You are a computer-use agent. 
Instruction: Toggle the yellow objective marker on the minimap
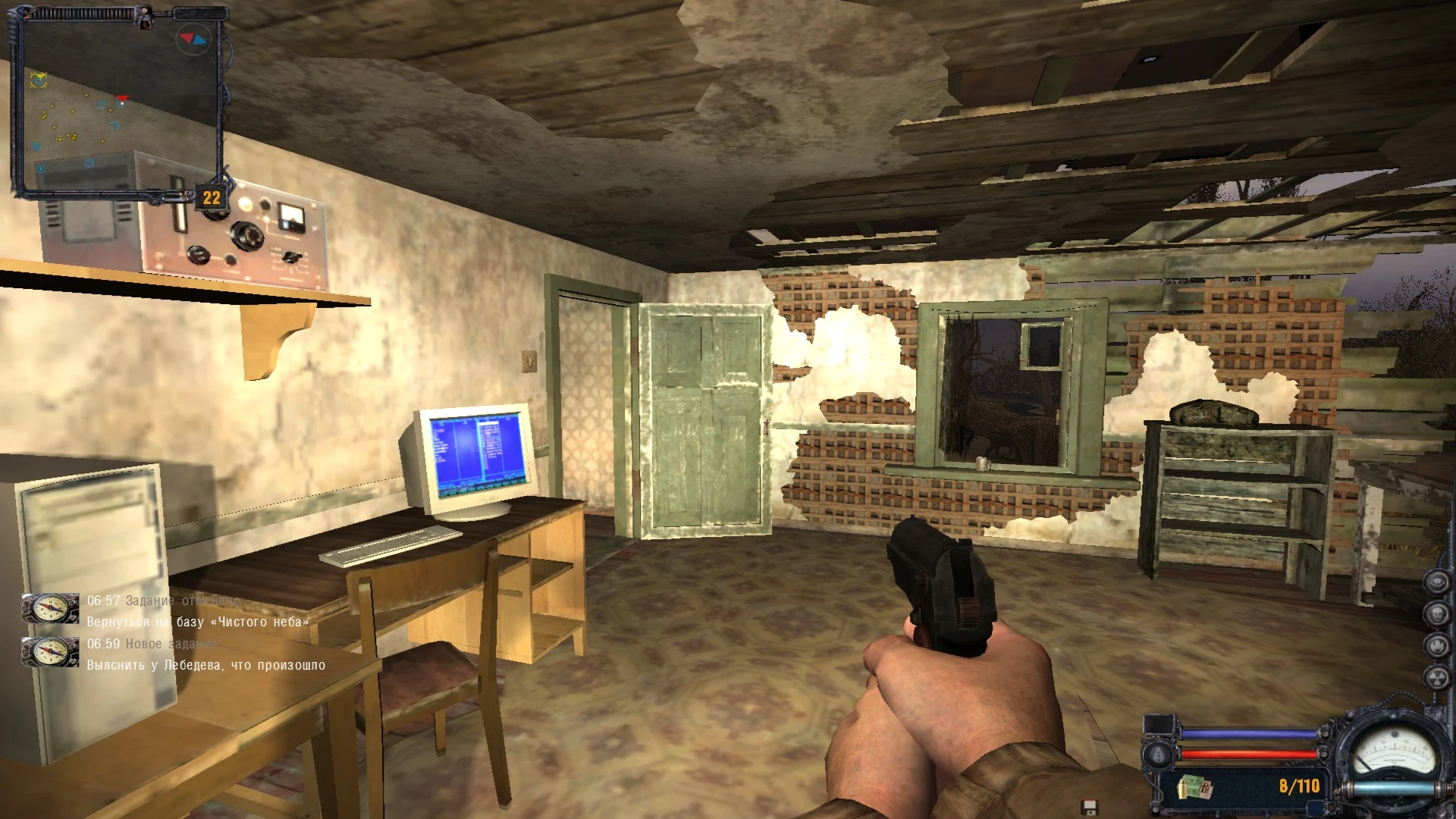(x=40, y=79)
